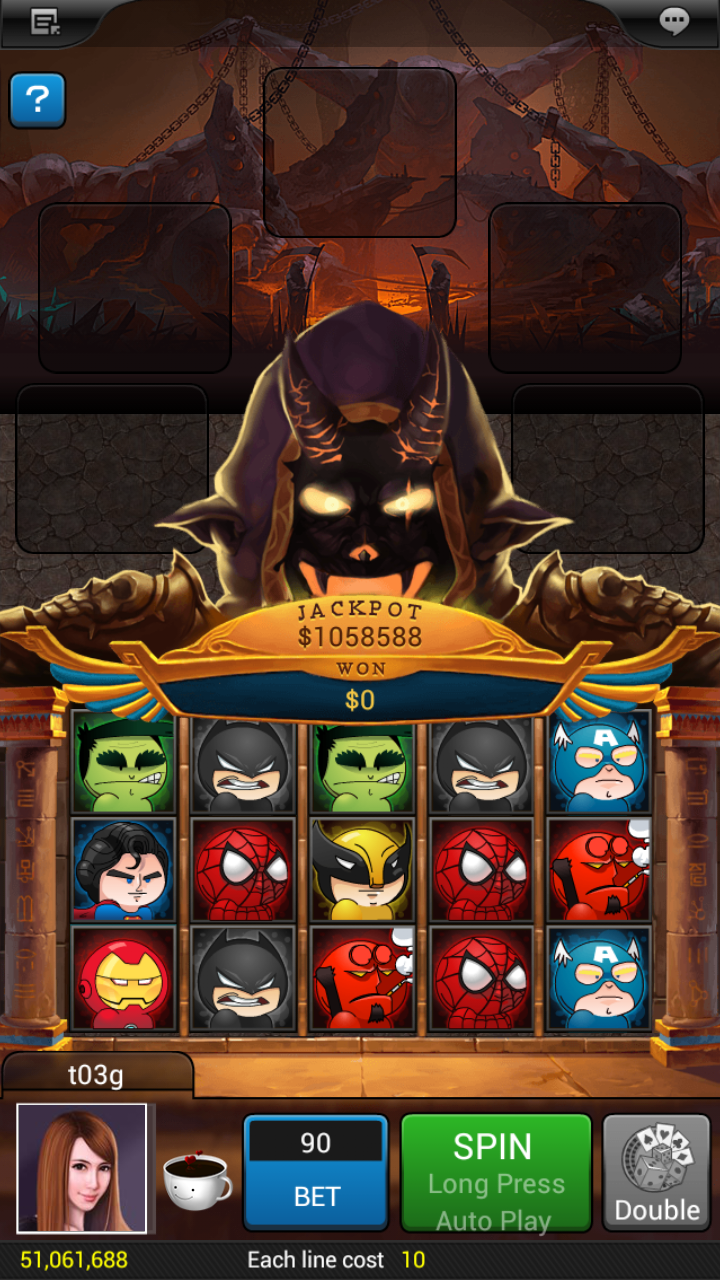The width and height of the screenshot is (720, 1280).
Task: Activate the Double gamble button
Action: coord(656,1172)
